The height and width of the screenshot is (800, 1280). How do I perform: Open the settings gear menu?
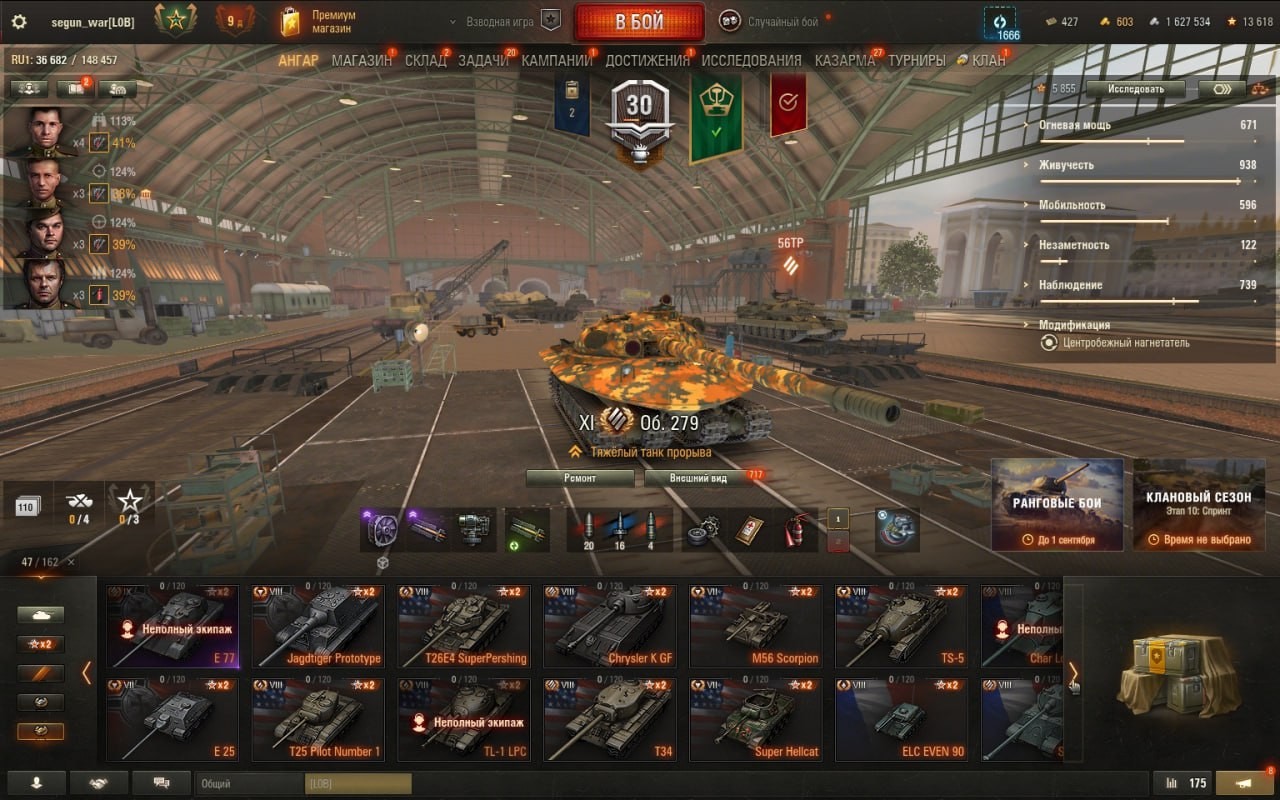coord(19,22)
